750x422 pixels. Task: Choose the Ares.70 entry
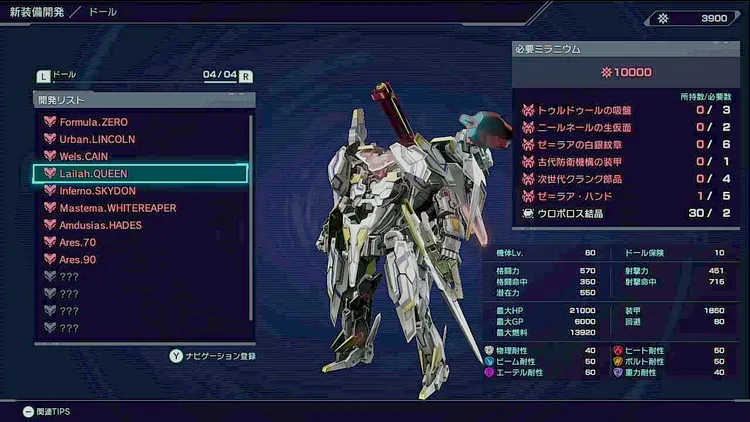(x=78, y=242)
